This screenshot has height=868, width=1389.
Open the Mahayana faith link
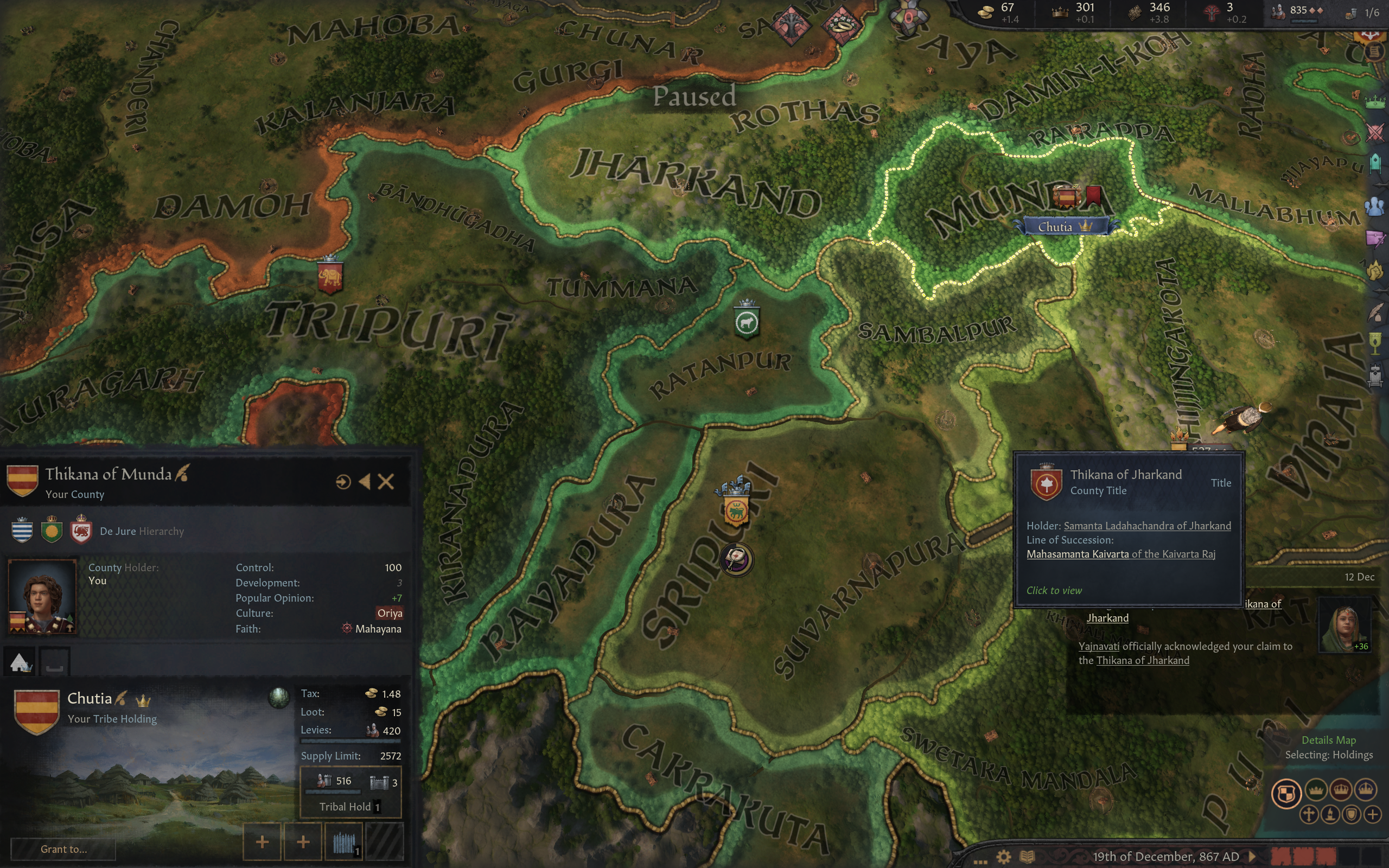378,629
